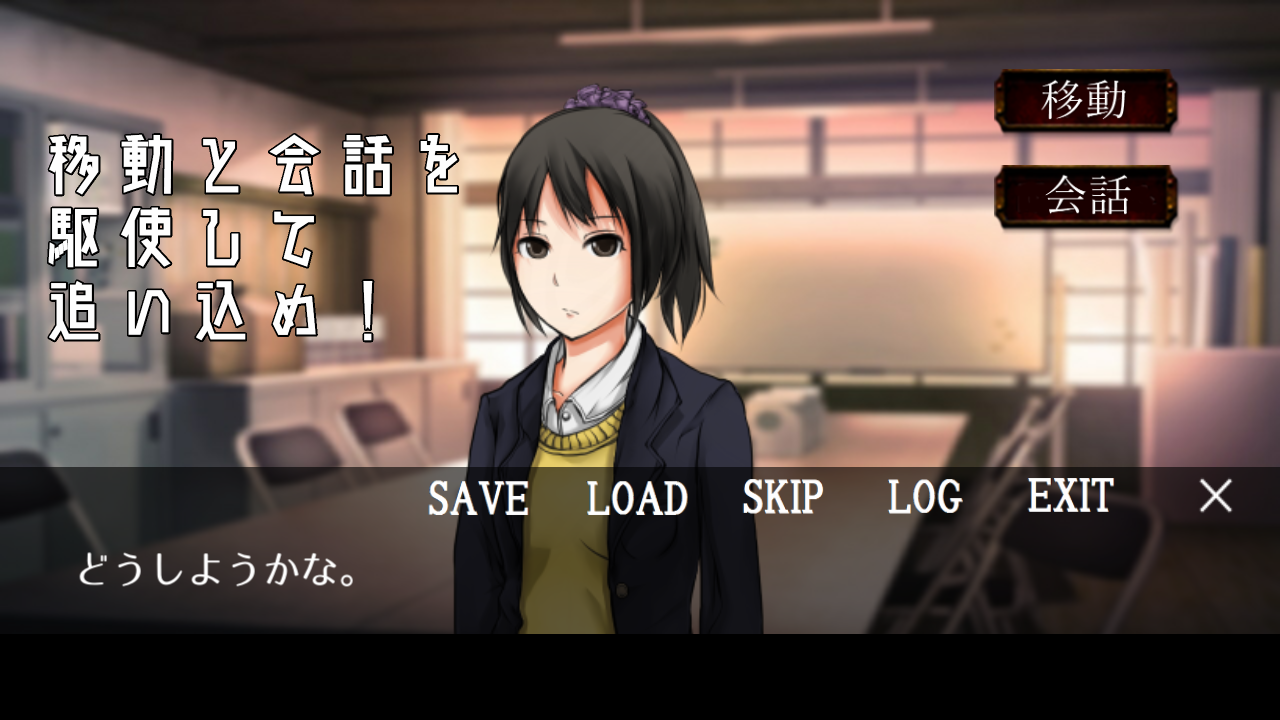Select the LOG option in the menu bar
1280x720 pixels.
point(923,498)
